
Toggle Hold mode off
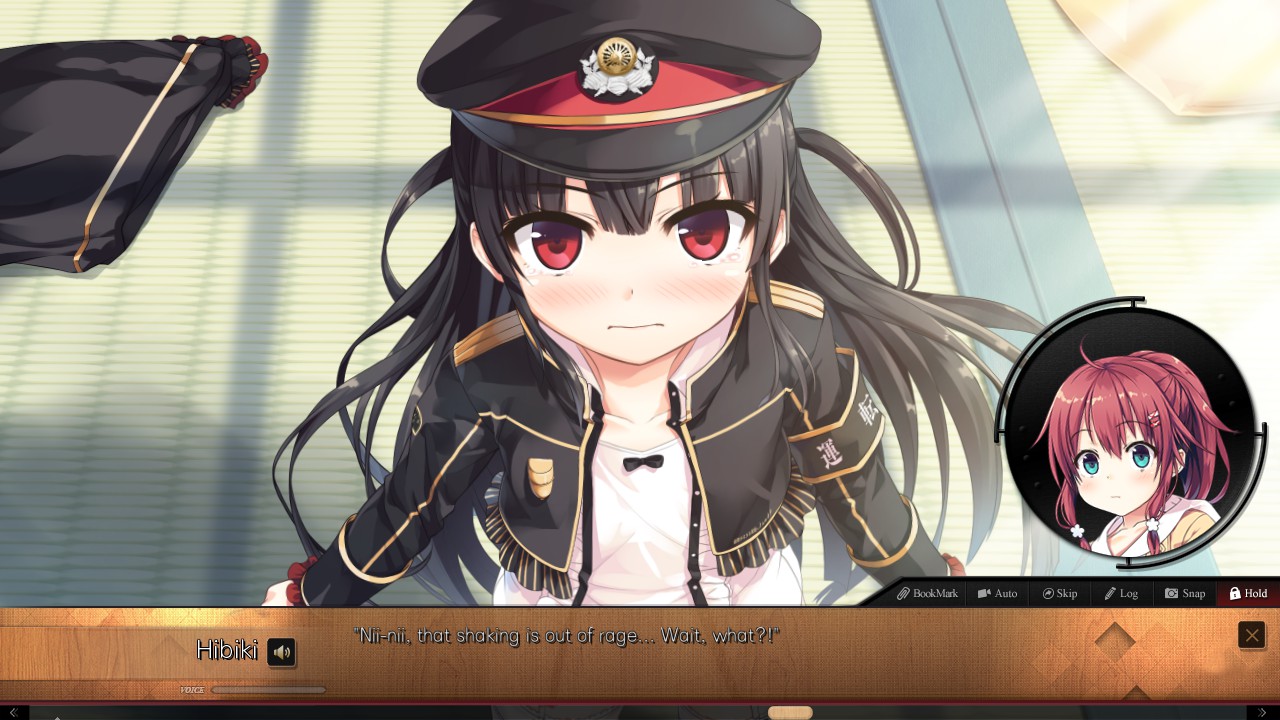click(1247, 593)
